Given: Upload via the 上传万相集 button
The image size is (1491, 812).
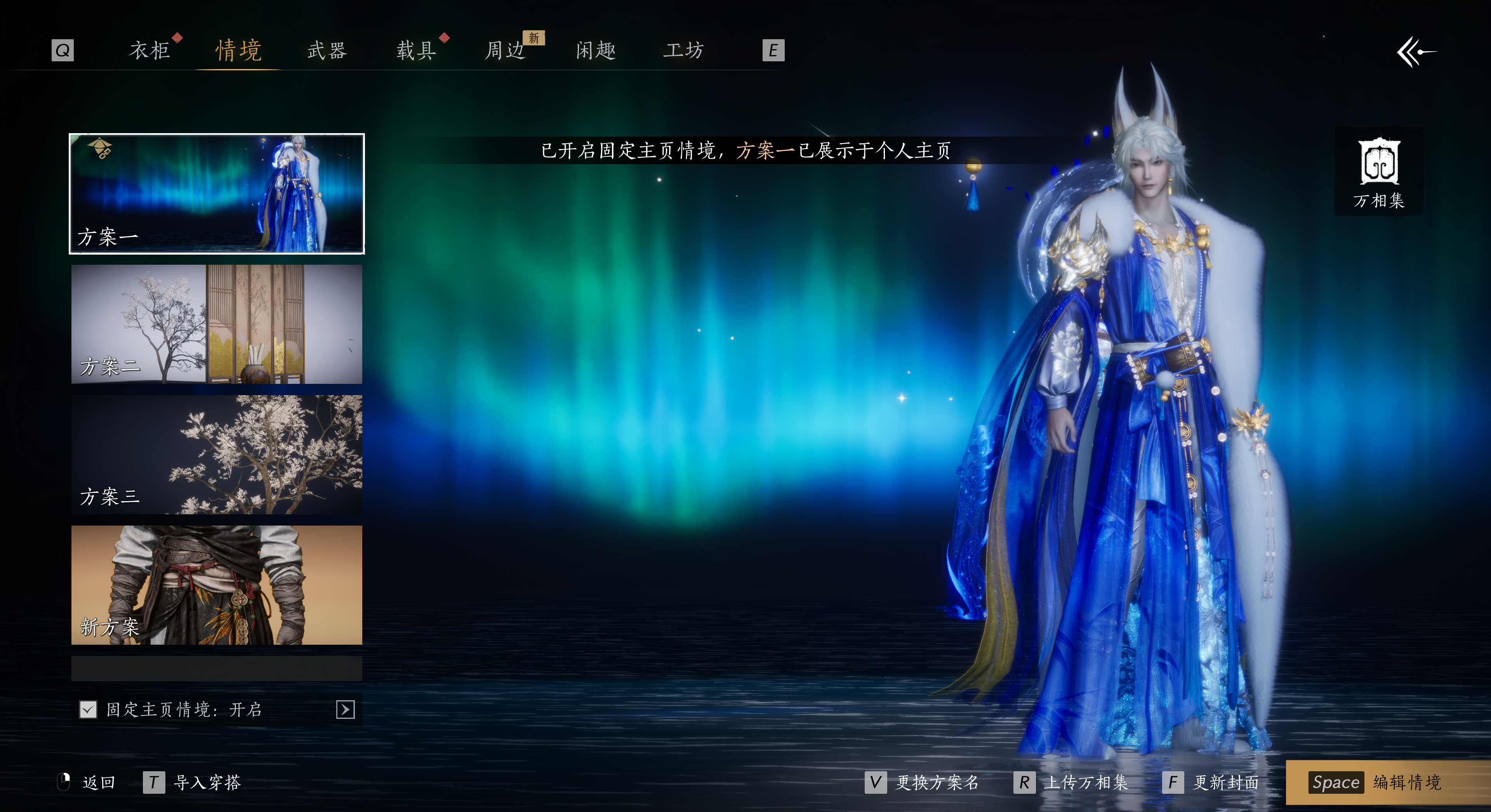Looking at the screenshot, I should tap(1071, 783).
